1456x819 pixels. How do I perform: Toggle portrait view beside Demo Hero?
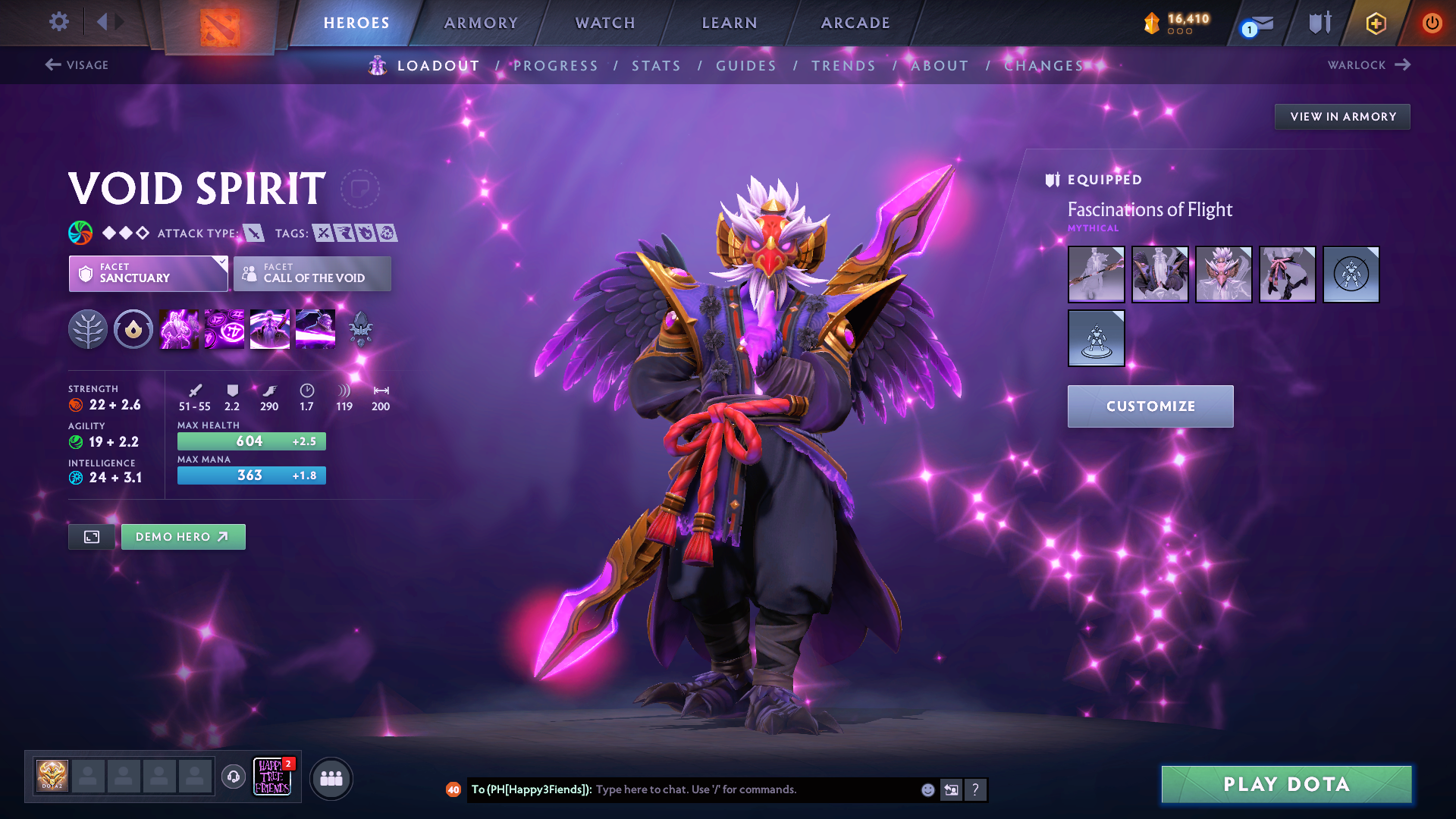pyautogui.click(x=91, y=536)
